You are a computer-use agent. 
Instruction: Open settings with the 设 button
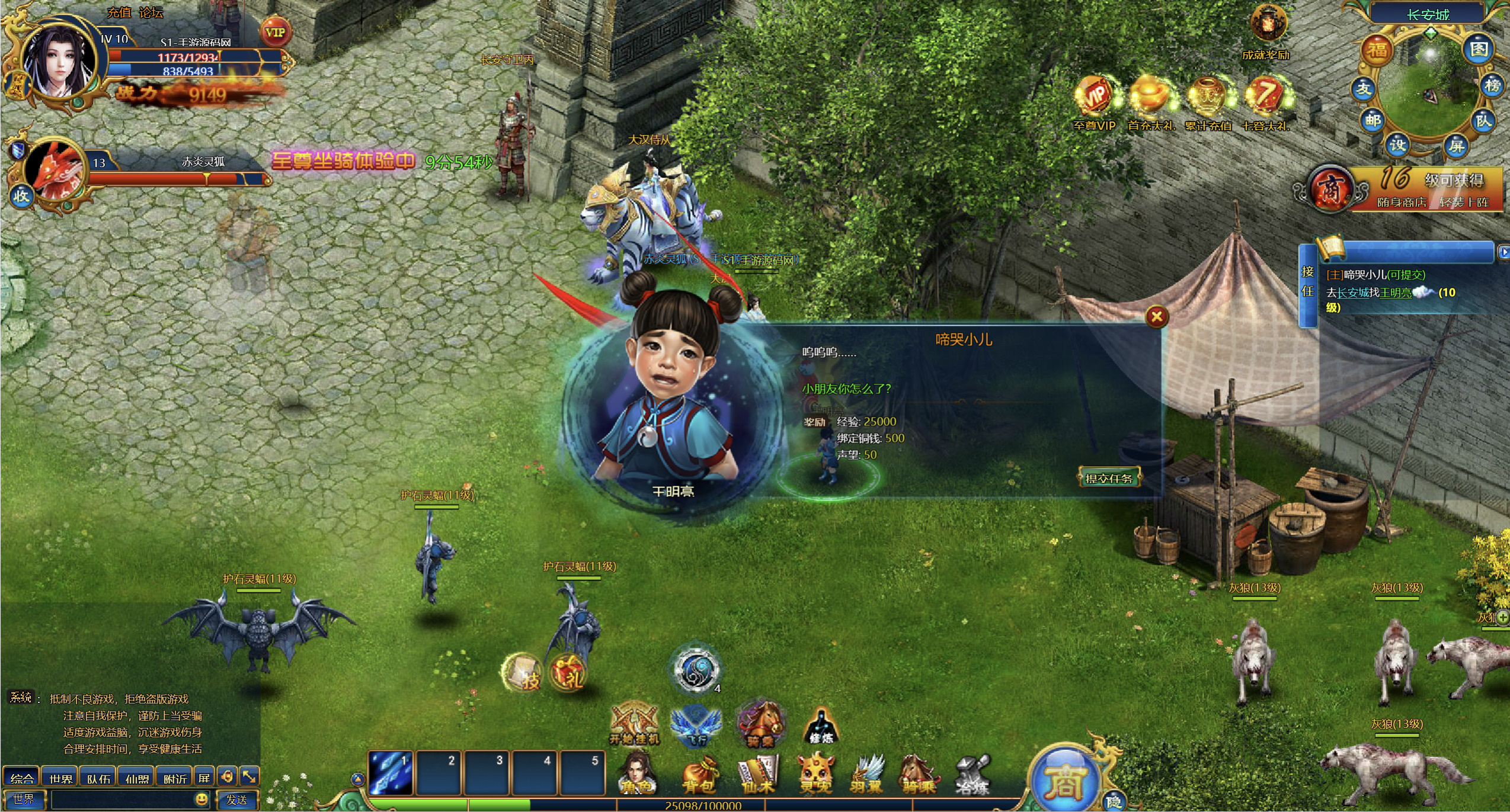(1398, 145)
